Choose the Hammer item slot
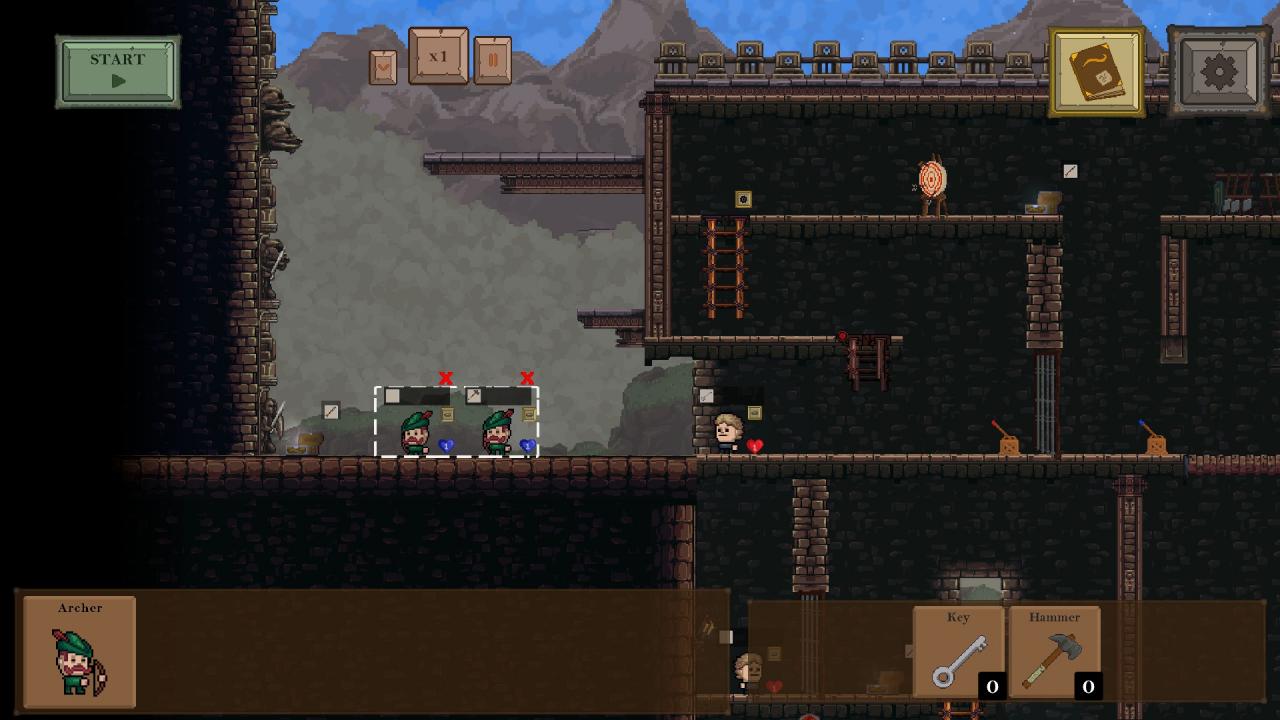This screenshot has height=720, width=1280. [x=1054, y=652]
